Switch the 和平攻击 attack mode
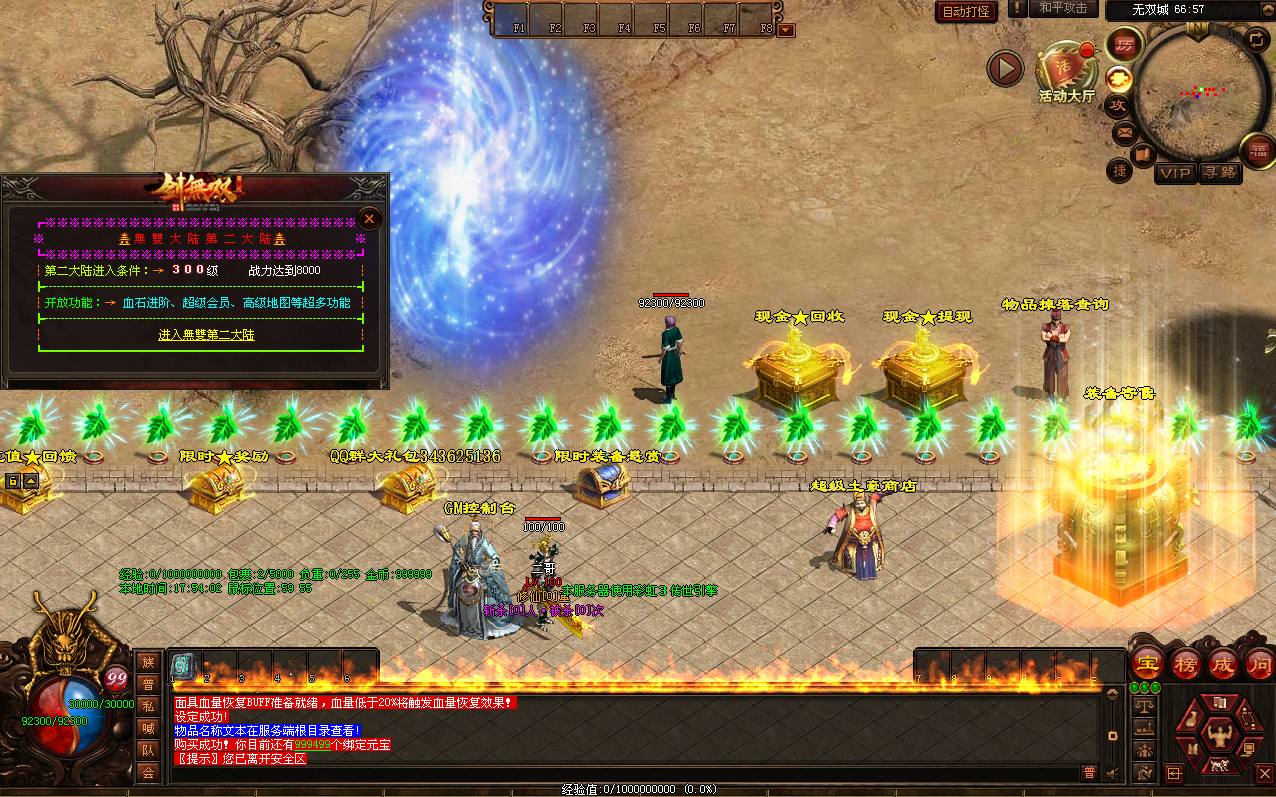The image size is (1276, 797). (1062, 8)
